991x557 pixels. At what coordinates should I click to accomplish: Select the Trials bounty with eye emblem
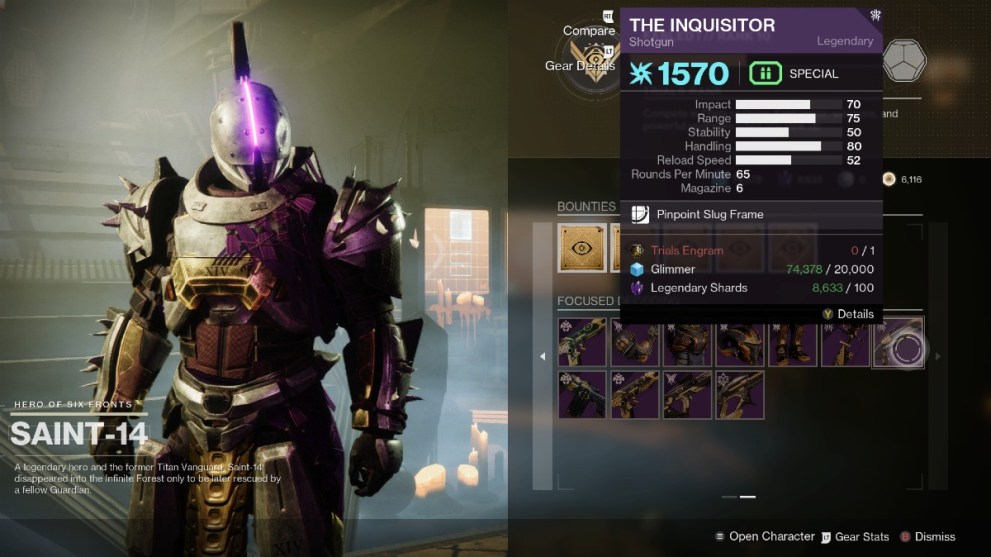point(581,247)
